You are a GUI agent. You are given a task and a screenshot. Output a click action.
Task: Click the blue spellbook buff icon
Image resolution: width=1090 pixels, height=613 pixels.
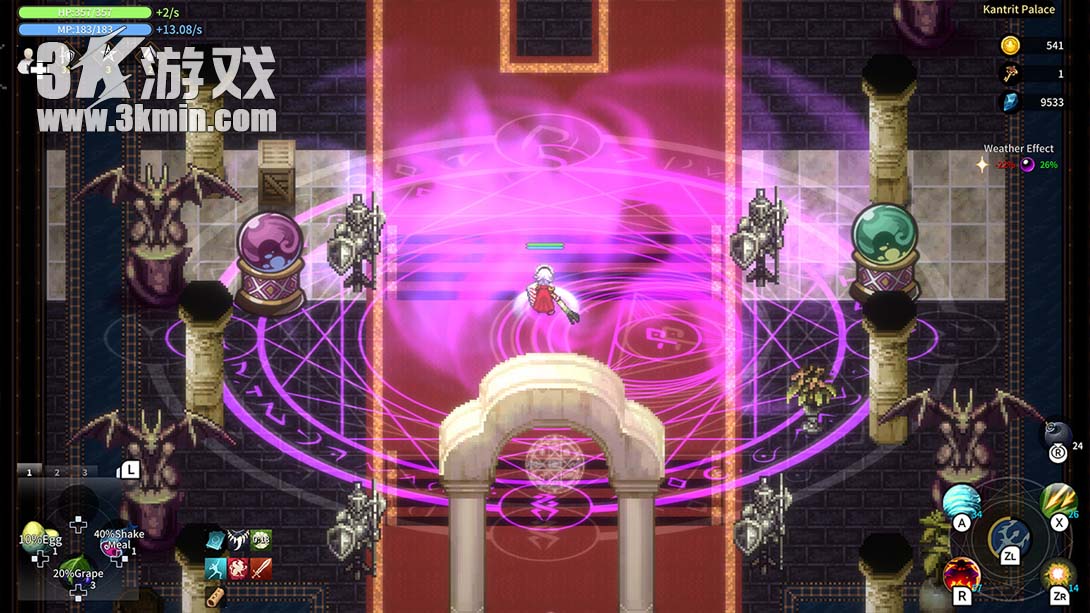[215, 541]
